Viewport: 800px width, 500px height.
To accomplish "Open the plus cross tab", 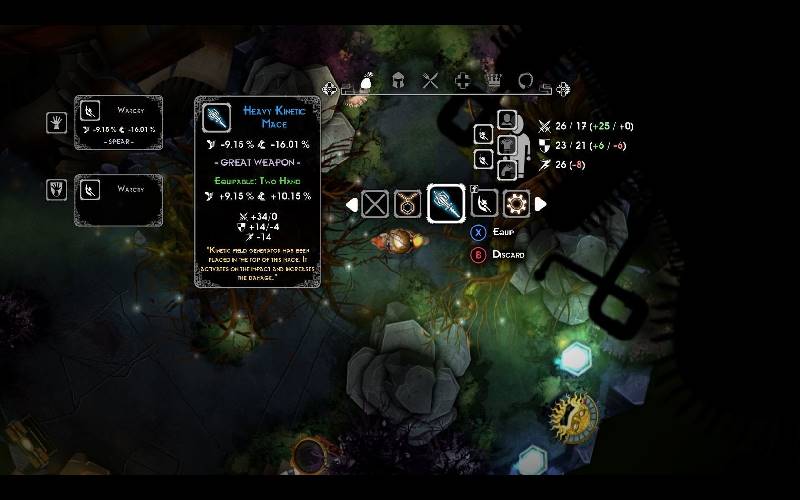I will [x=462, y=82].
